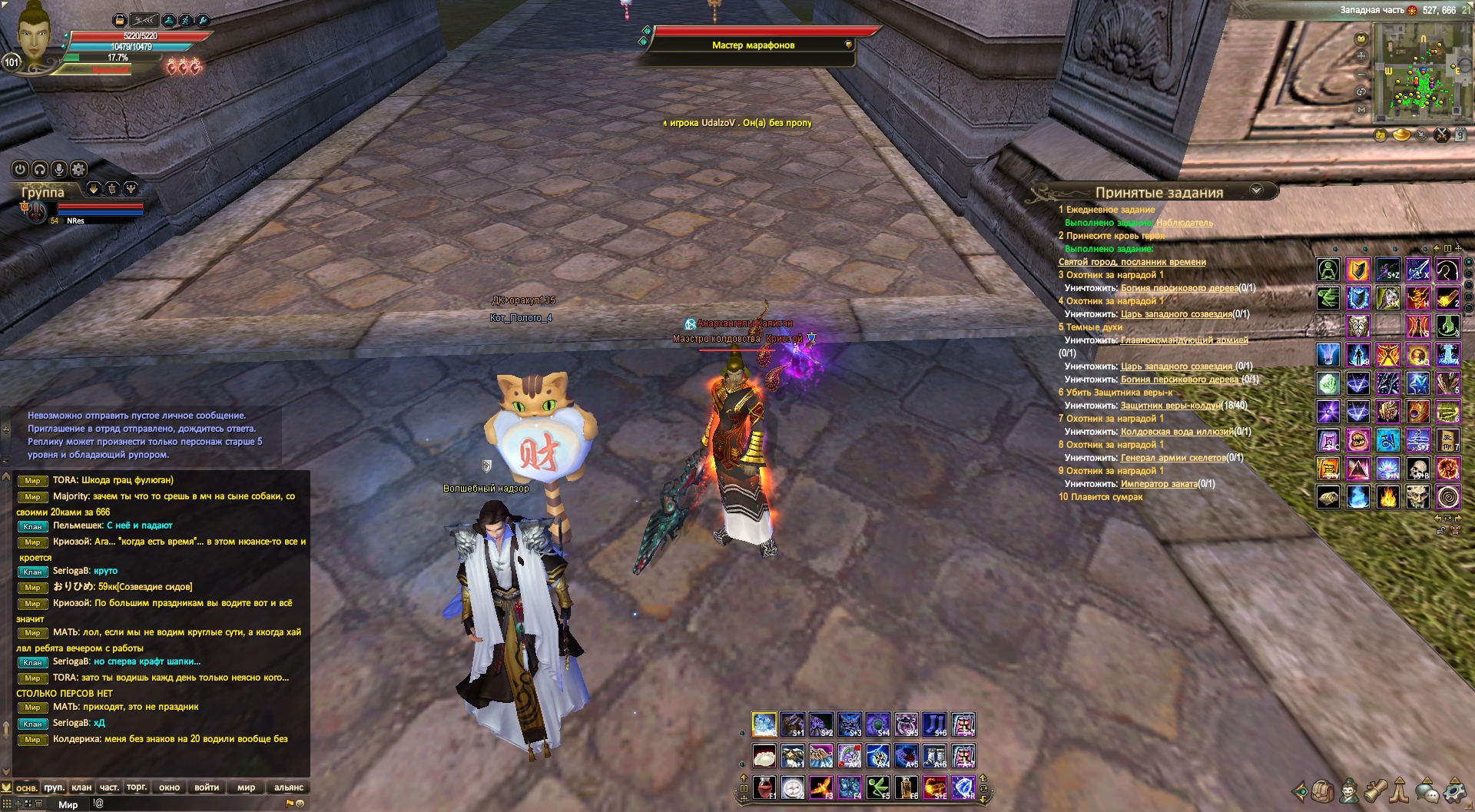The image size is (1475, 812).
Task: Open the crossed swords icon below the minimap
Action: click(1441, 135)
